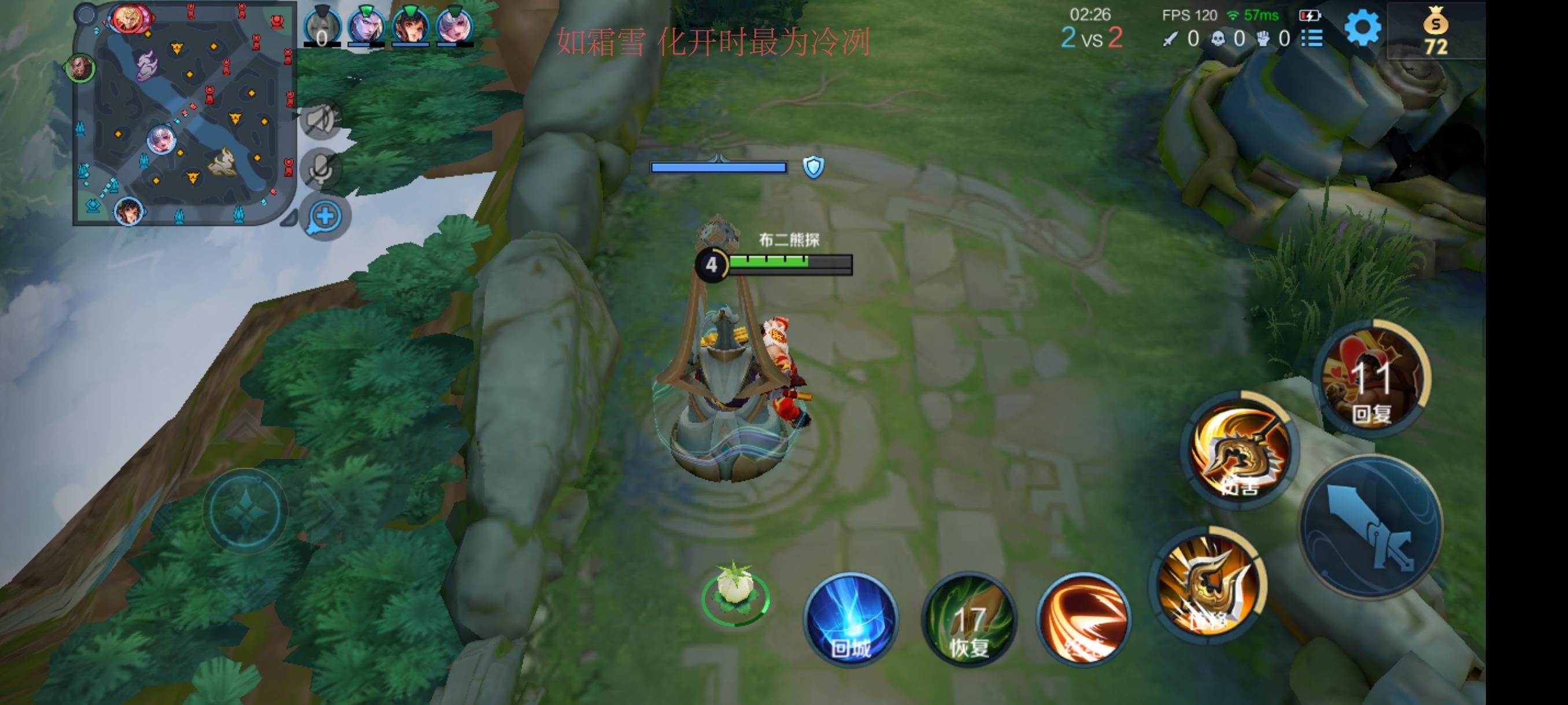Tap the shield toggle near the blue bar
The height and width of the screenshot is (705, 1568).
tap(814, 166)
